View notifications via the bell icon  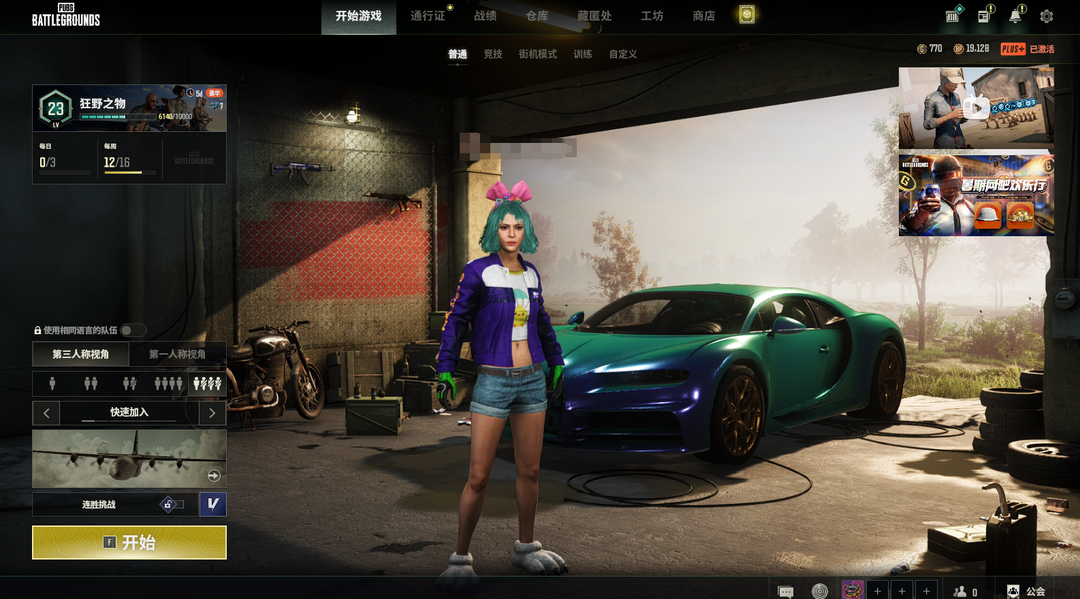(x=1015, y=16)
